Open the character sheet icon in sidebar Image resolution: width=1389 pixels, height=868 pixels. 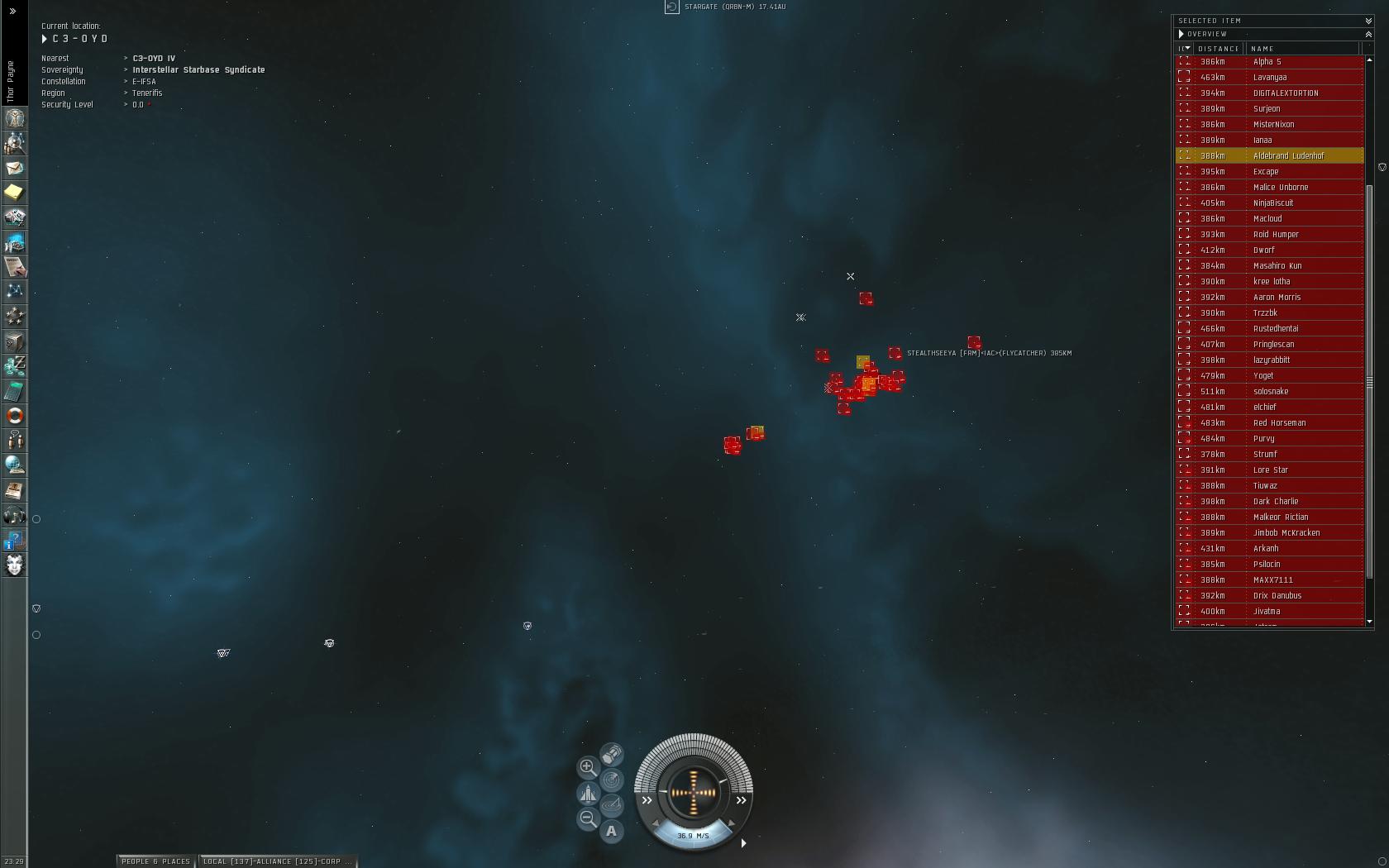(x=15, y=118)
